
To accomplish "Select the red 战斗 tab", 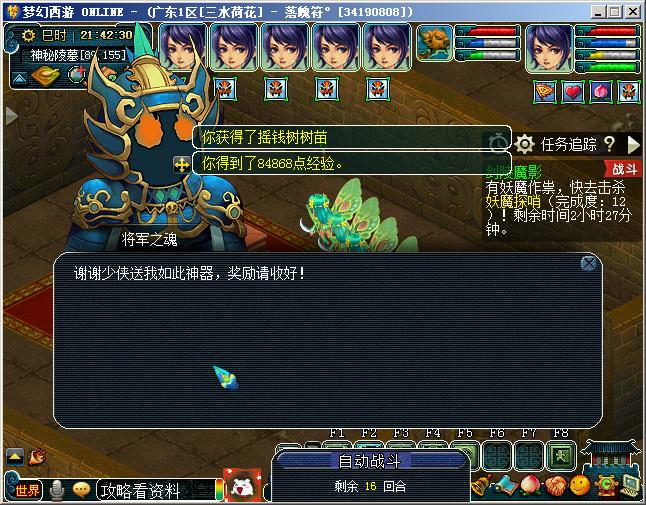I will [x=623, y=170].
